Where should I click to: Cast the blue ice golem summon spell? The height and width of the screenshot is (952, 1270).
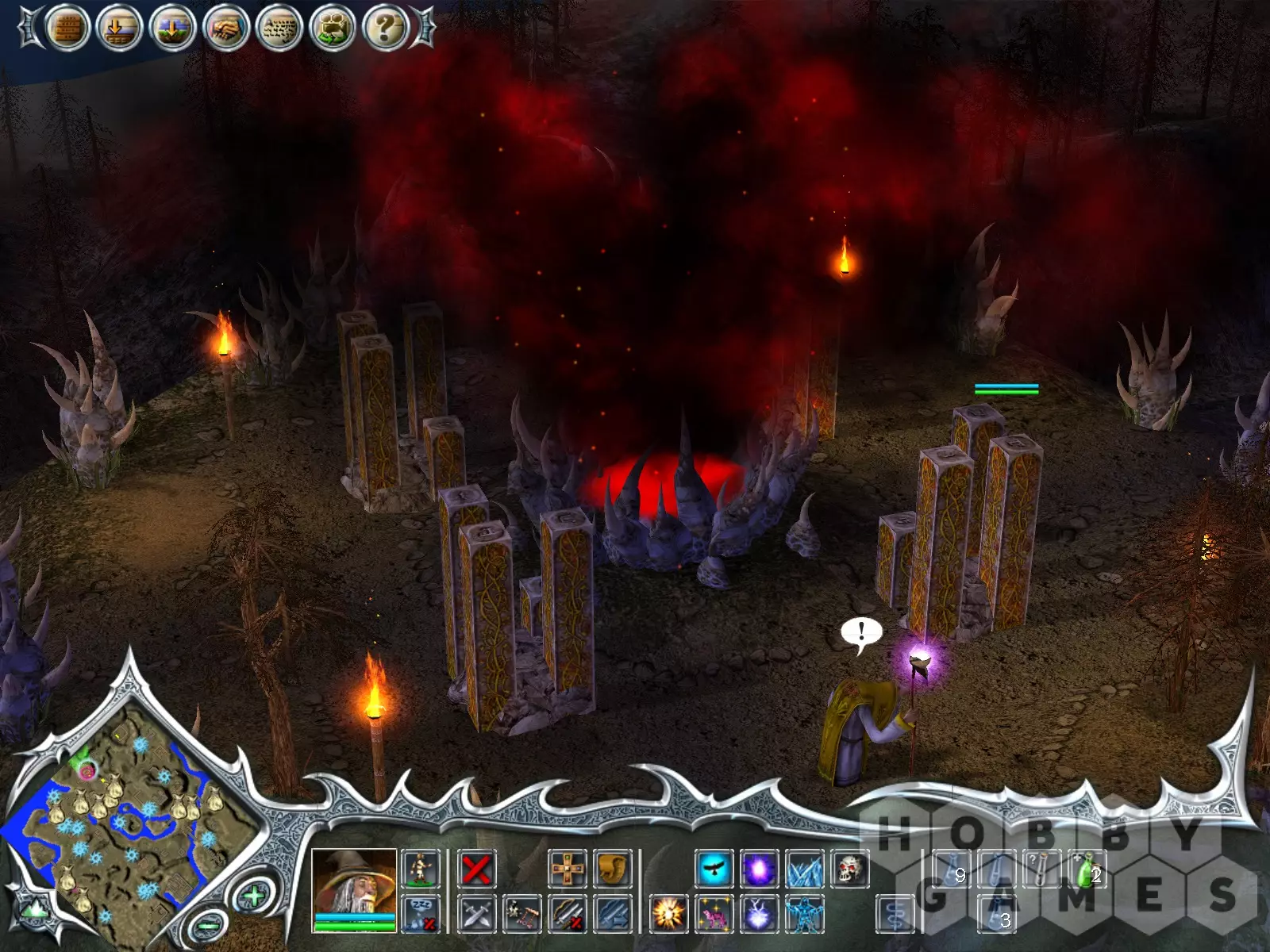pos(804,914)
